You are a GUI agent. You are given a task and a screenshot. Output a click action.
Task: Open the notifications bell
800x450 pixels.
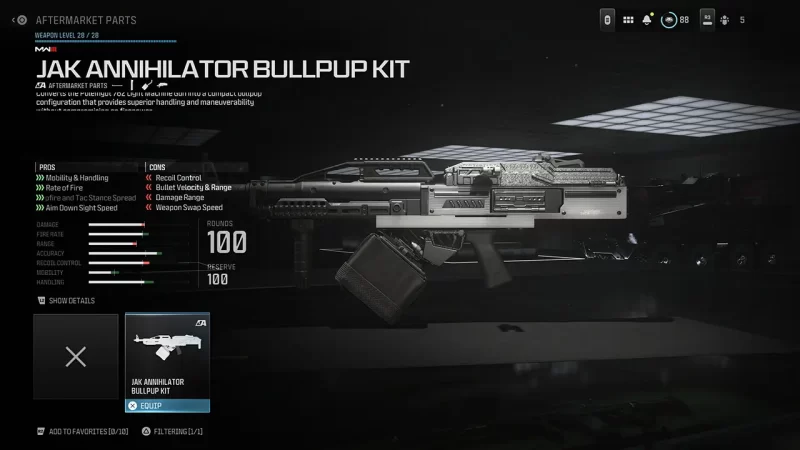[x=648, y=19]
